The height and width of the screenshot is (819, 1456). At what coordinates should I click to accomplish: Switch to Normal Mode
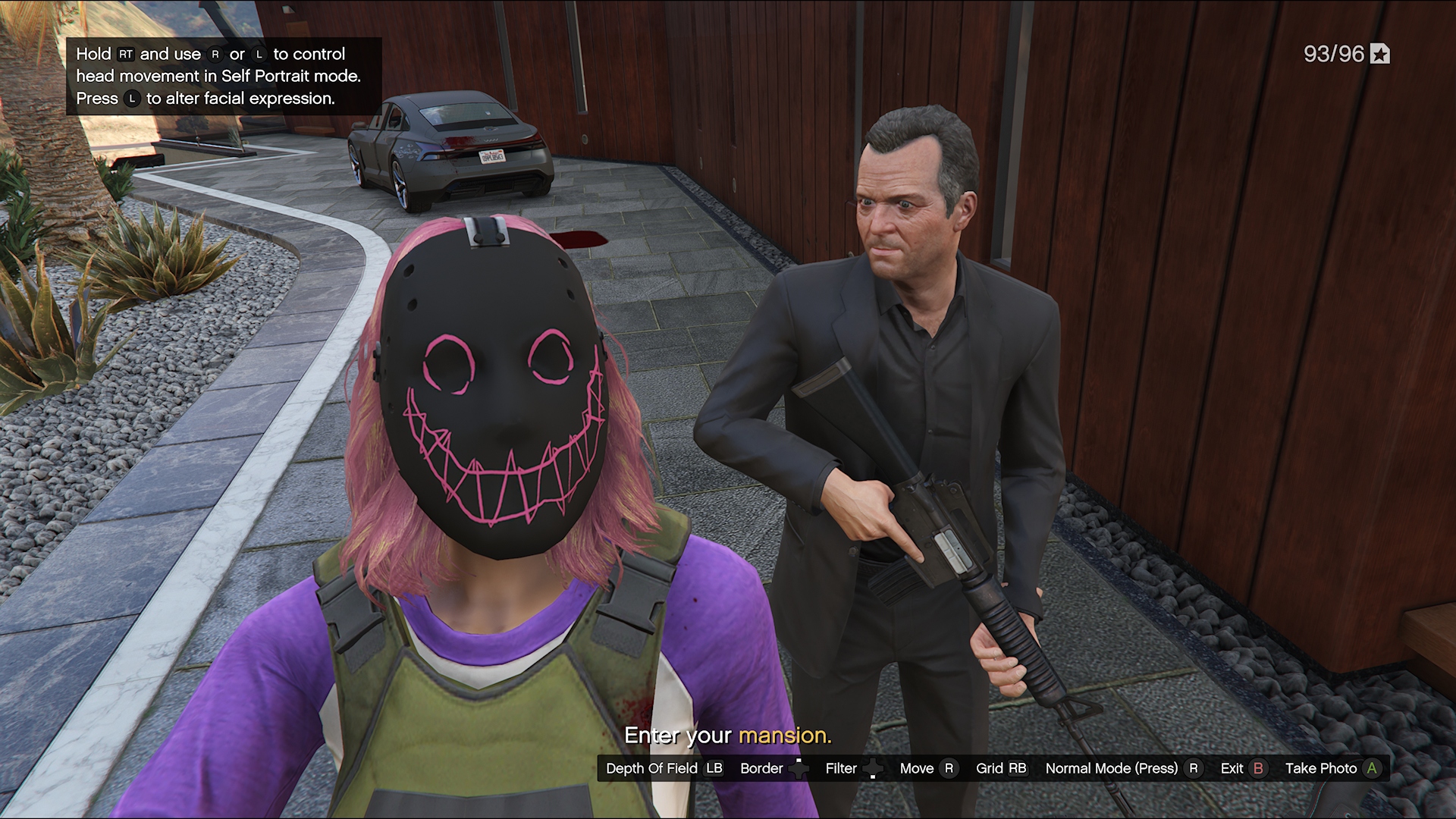[x=1122, y=768]
